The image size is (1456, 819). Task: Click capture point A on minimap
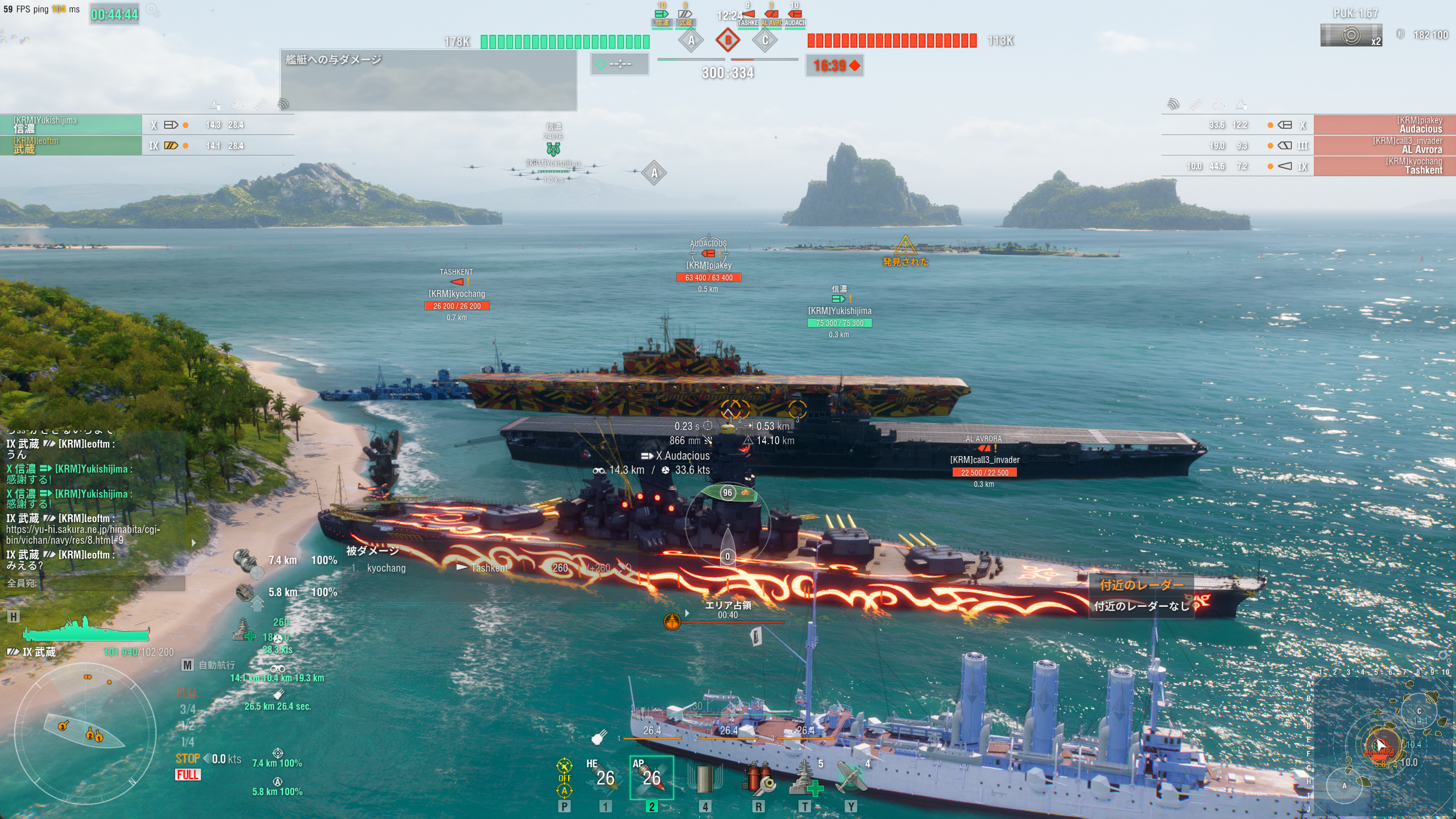point(1345,786)
